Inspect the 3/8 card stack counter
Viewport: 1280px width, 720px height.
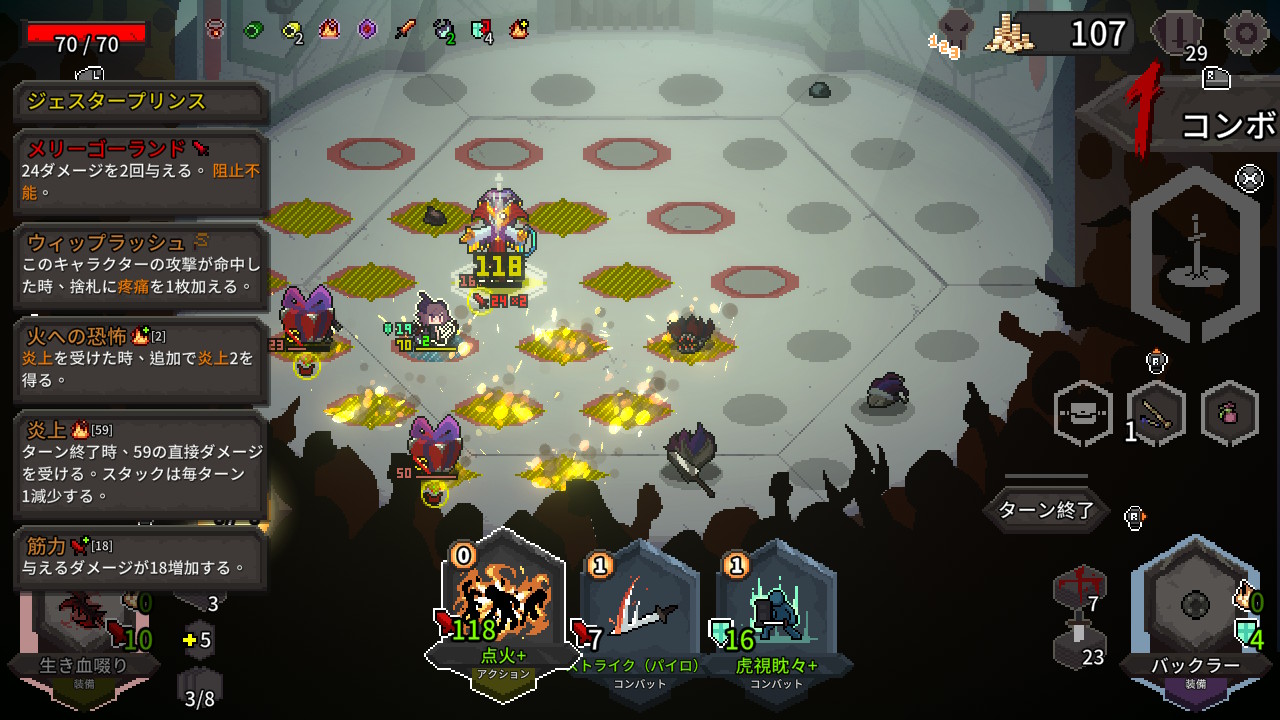coord(199,690)
